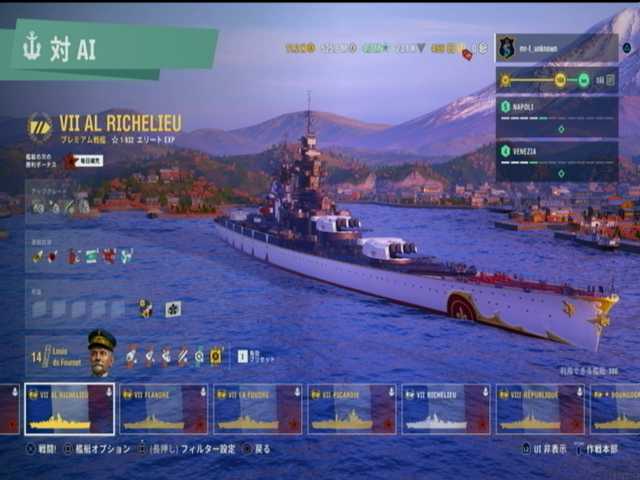
Task: Choose the white VII Richelieu ship card
Action: 445,409
